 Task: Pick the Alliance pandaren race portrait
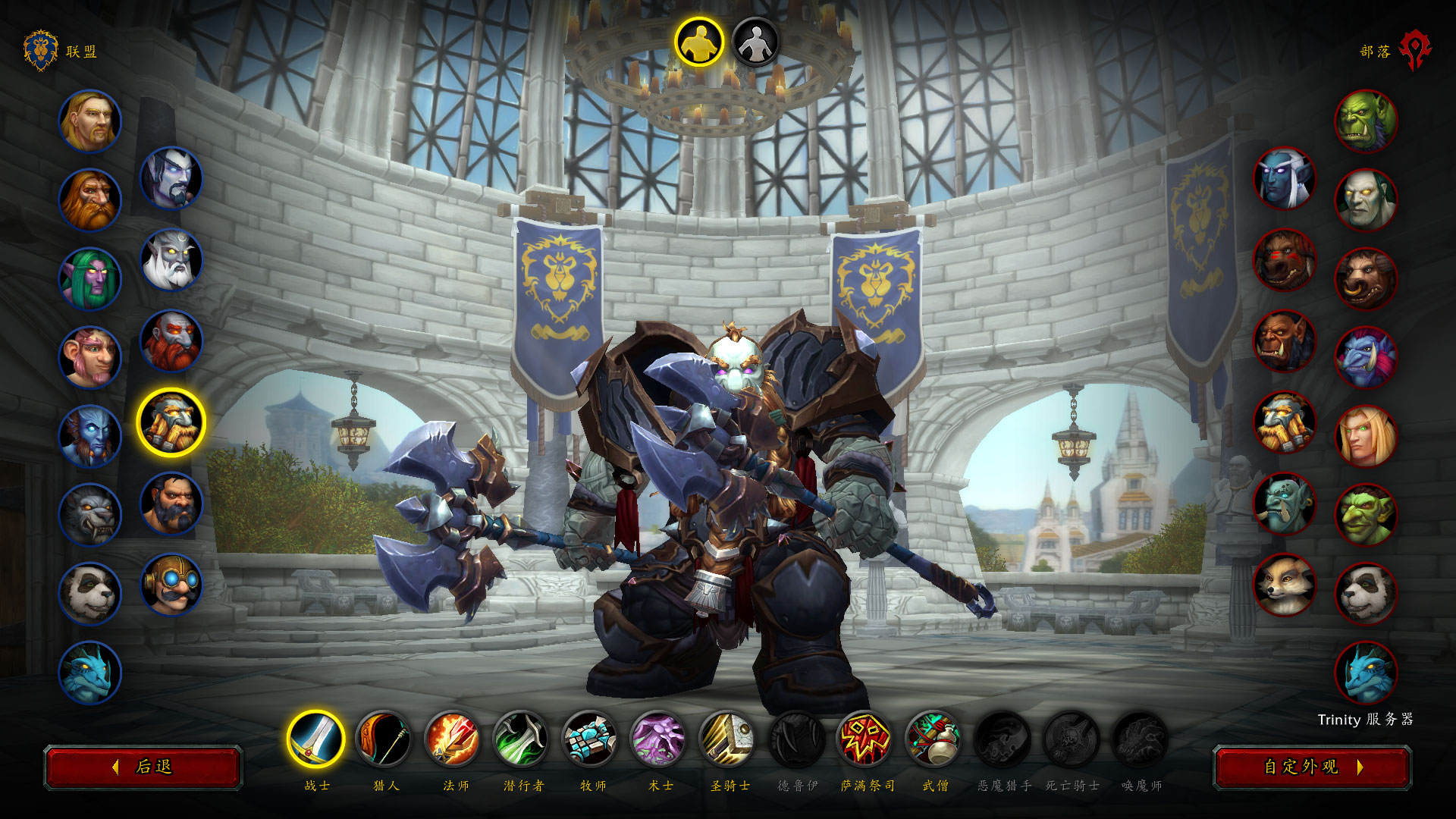[90, 594]
